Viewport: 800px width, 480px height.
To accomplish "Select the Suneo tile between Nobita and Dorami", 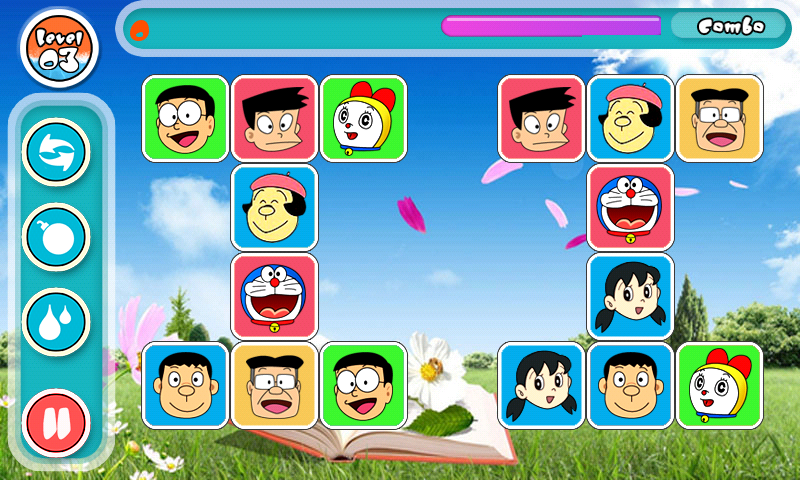I will point(274,118).
